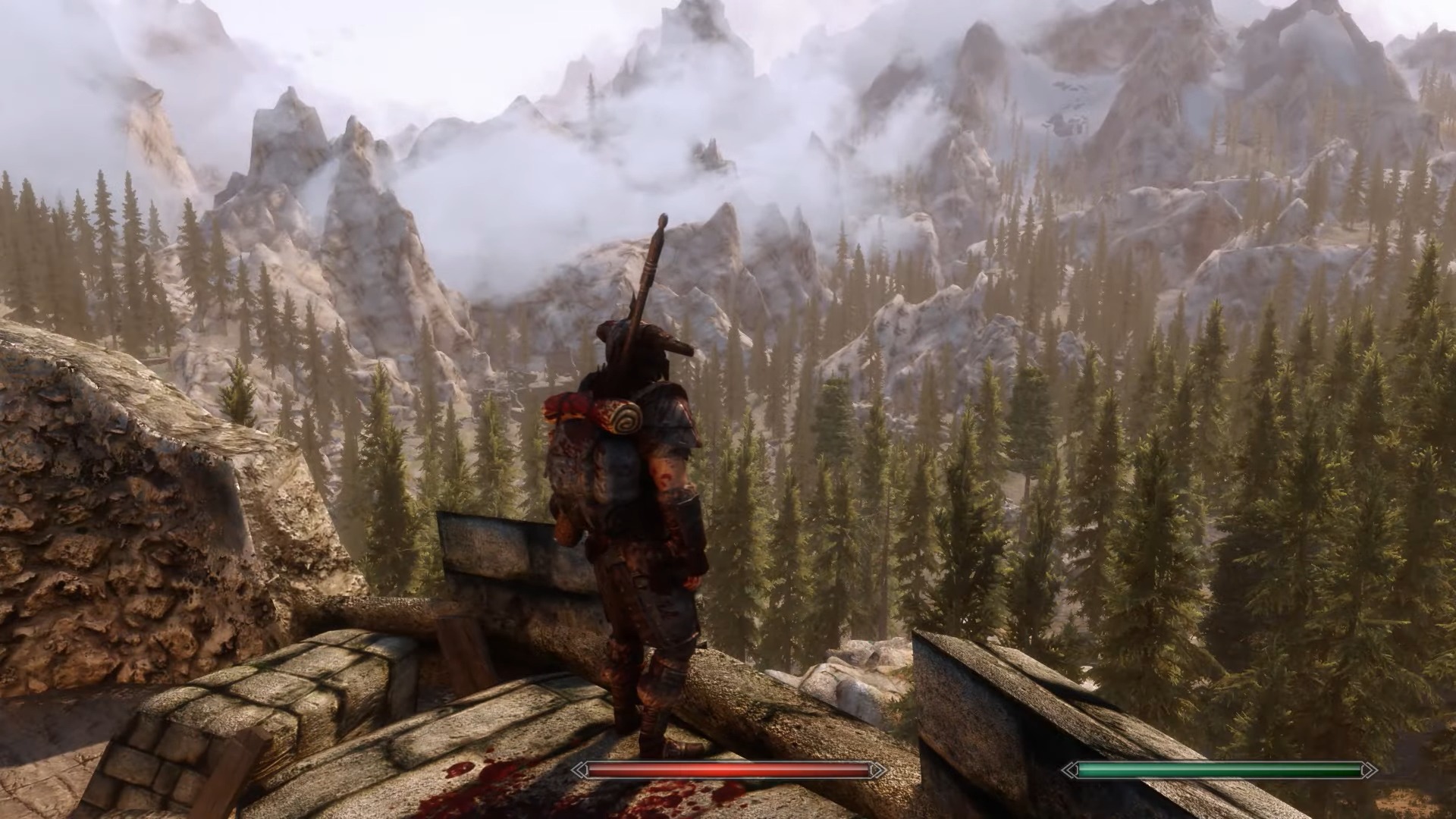The image size is (1456, 819).
Task: Click the red health bar
Action: (x=728, y=770)
